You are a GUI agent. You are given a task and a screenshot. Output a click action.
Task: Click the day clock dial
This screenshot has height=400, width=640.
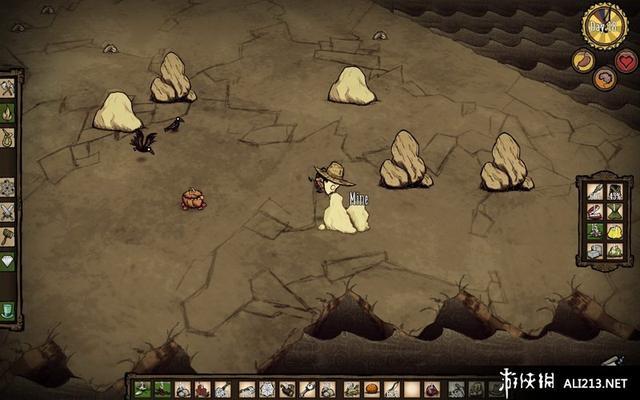point(602,24)
